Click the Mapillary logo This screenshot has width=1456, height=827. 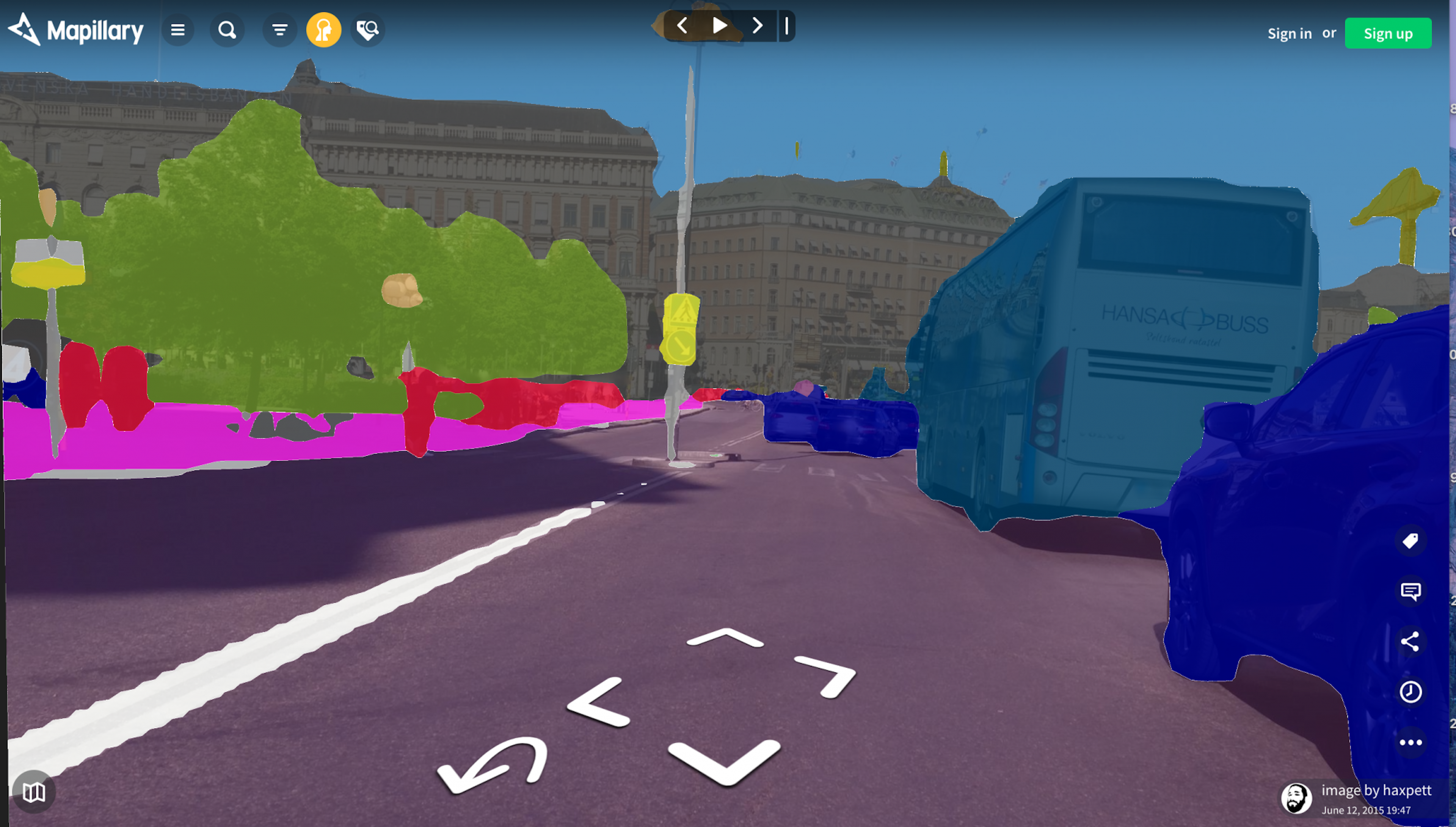click(x=76, y=30)
